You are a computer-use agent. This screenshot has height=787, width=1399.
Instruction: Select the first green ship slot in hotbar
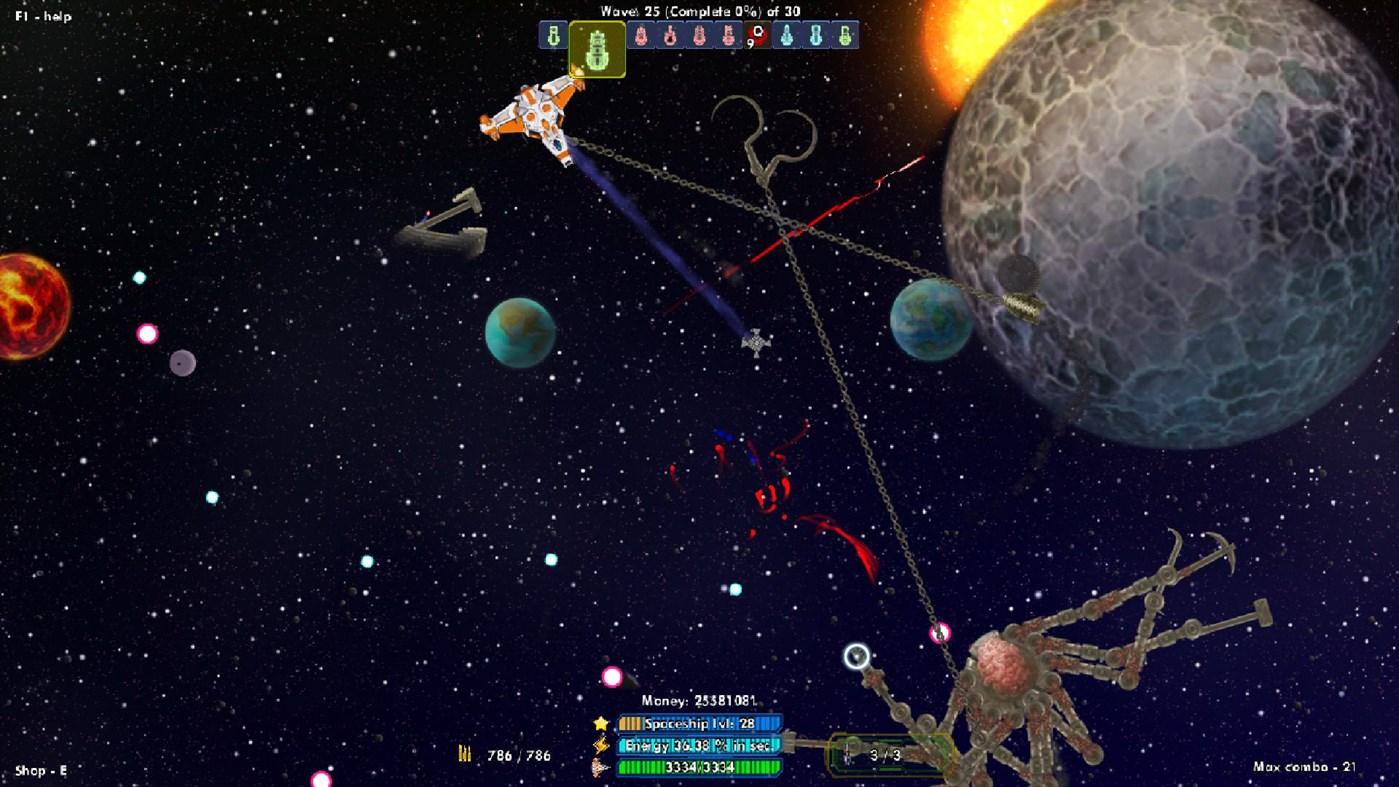554,37
